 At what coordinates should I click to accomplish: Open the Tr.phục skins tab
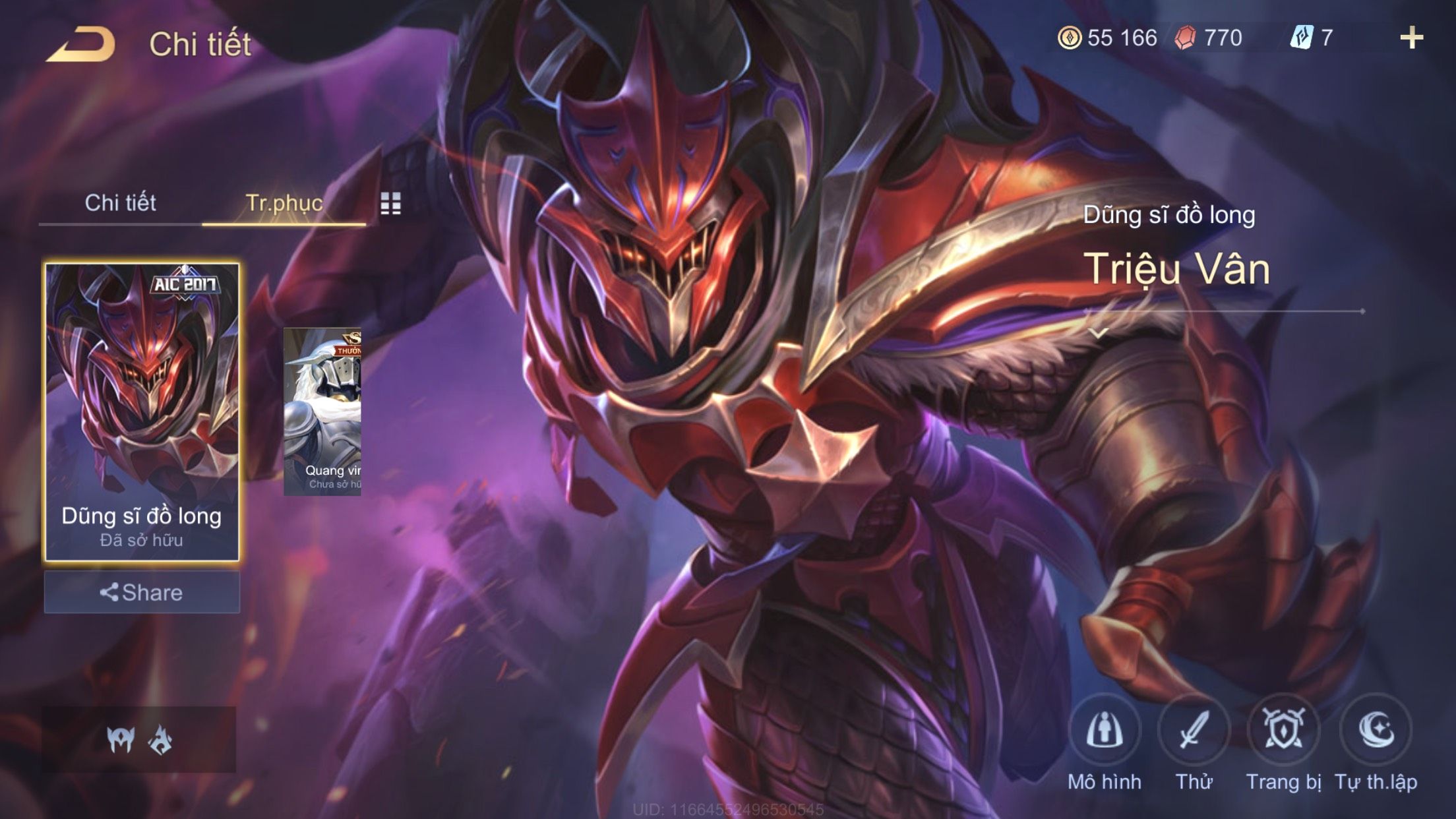[284, 203]
